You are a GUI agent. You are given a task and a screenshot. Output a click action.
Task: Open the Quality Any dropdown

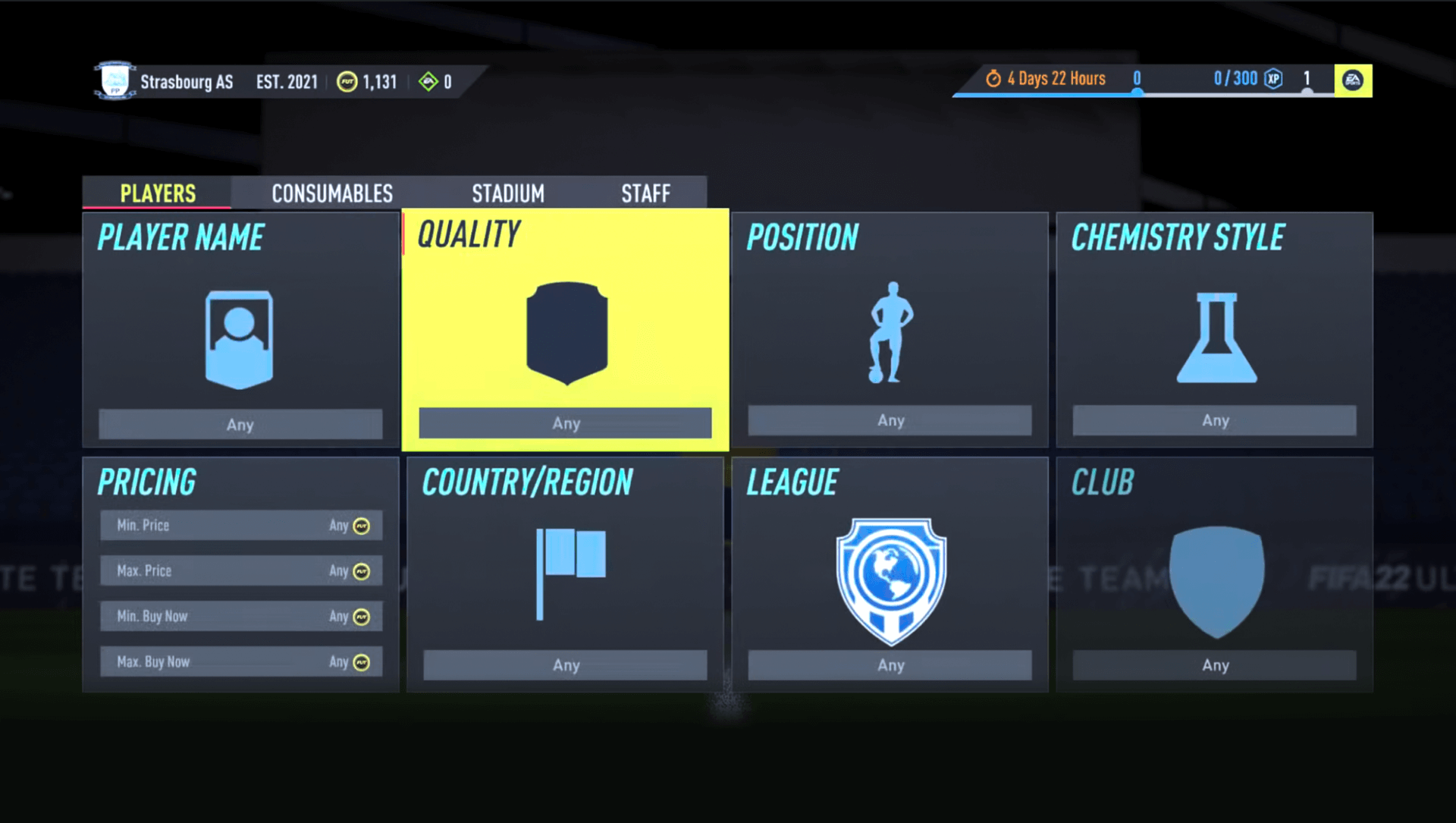(x=565, y=423)
